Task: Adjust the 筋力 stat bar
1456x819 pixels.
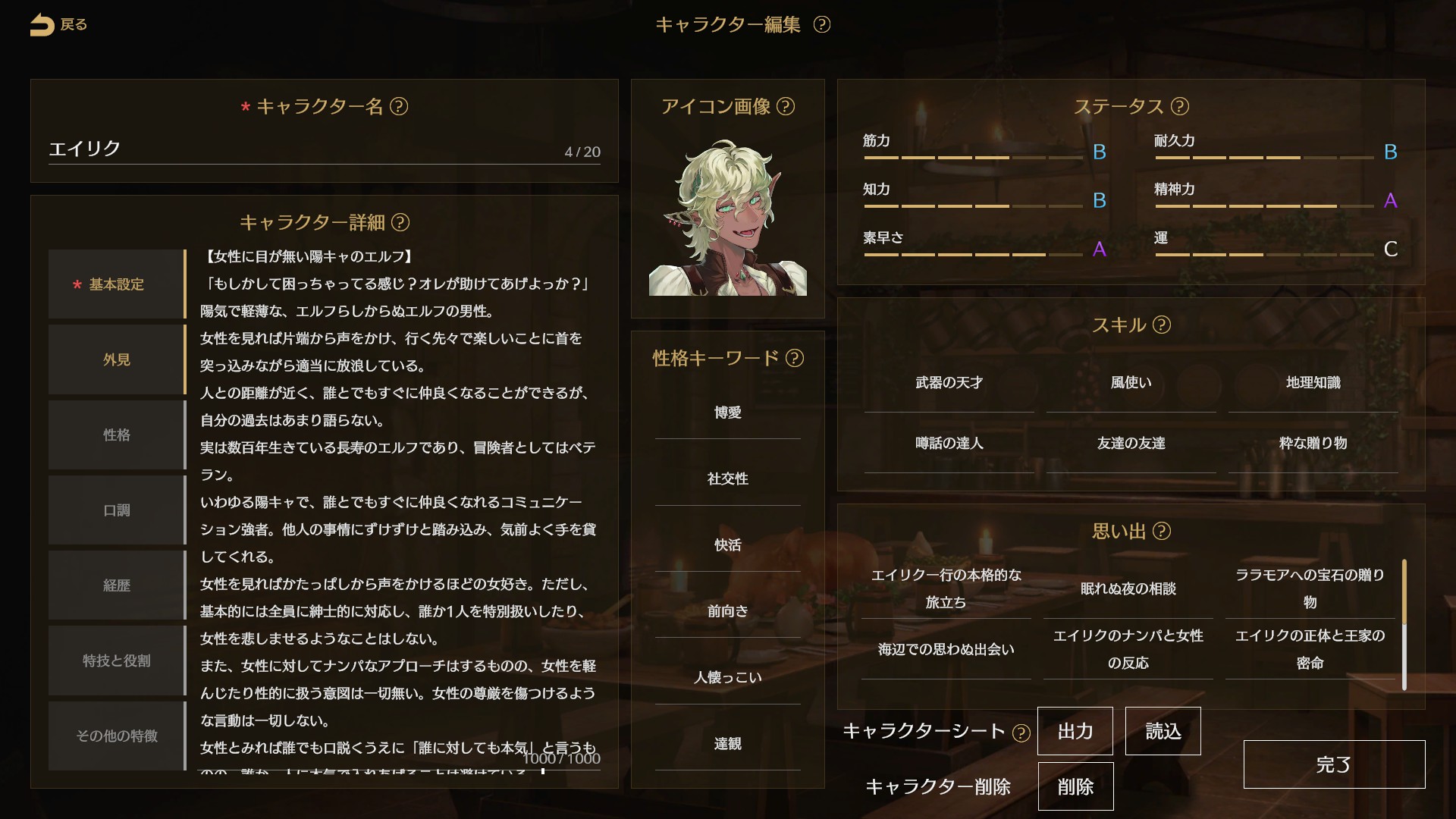Action: 973,158
